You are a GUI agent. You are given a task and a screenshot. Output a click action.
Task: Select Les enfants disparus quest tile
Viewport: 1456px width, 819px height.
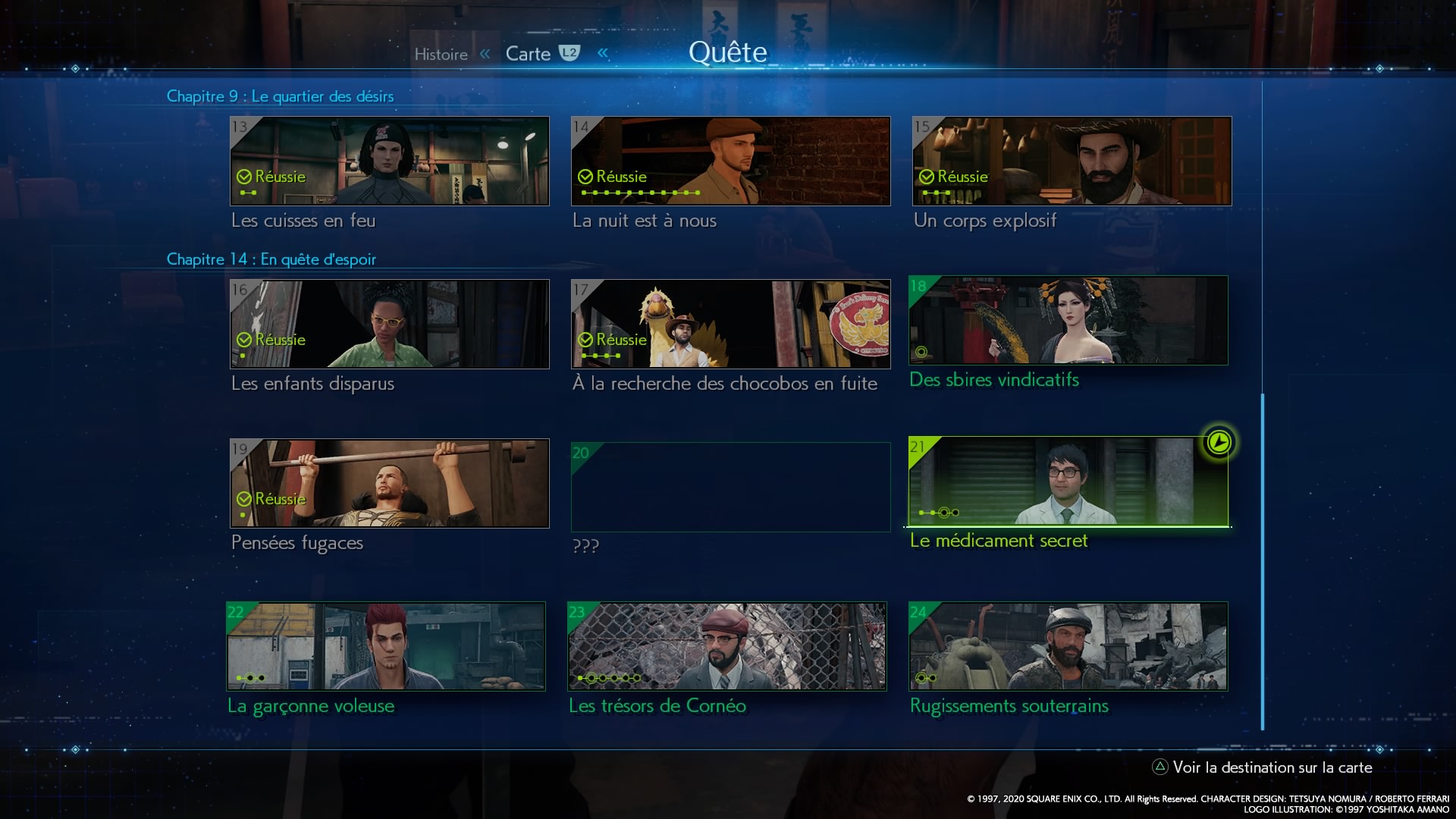click(389, 324)
